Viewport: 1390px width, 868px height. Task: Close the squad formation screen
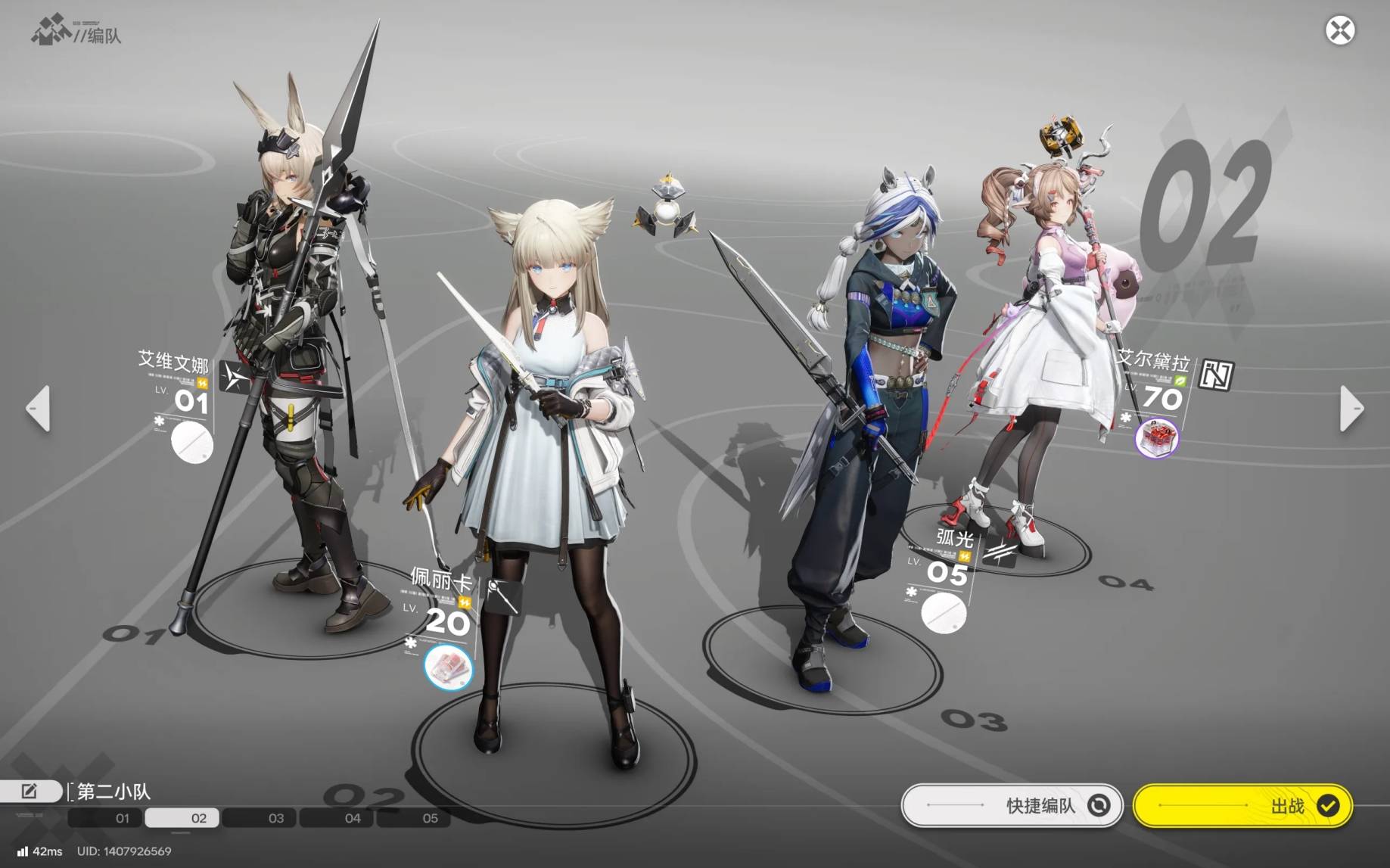click(x=1339, y=31)
